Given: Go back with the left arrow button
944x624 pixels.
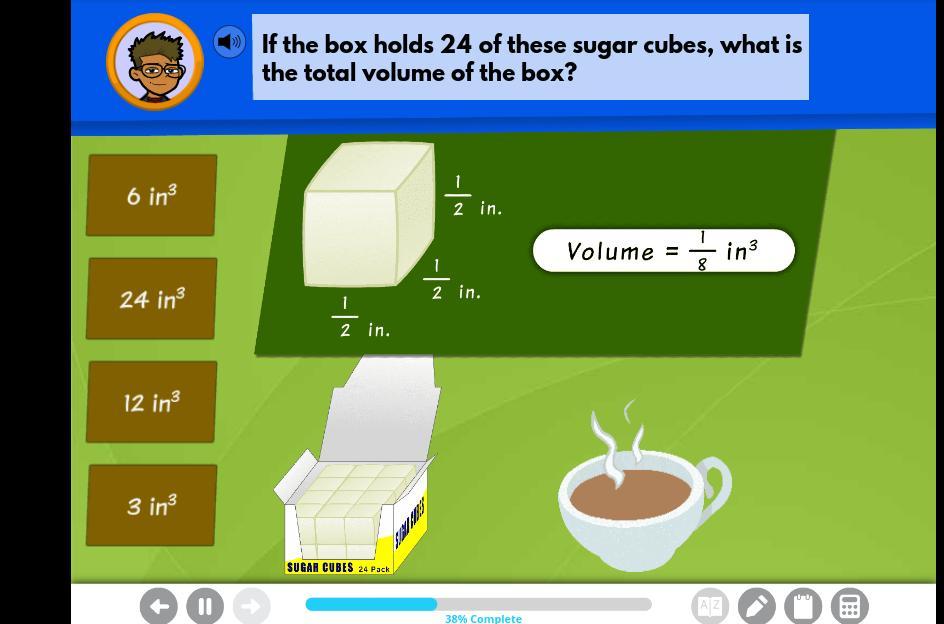Looking at the screenshot, I should [159, 606].
